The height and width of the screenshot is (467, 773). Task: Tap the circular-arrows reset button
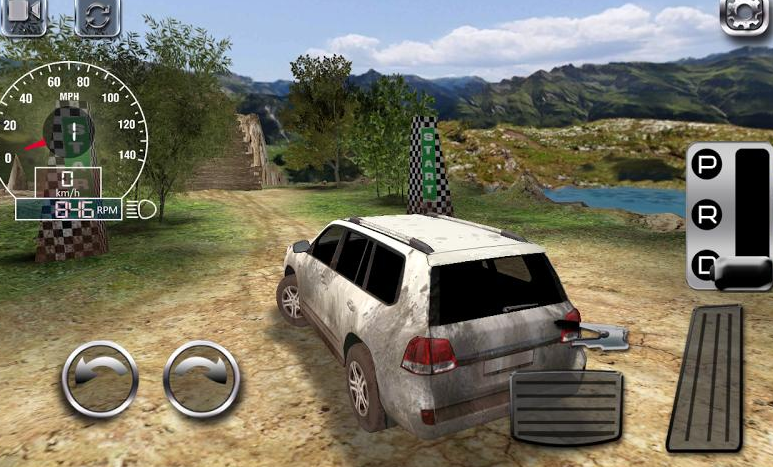point(98,15)
